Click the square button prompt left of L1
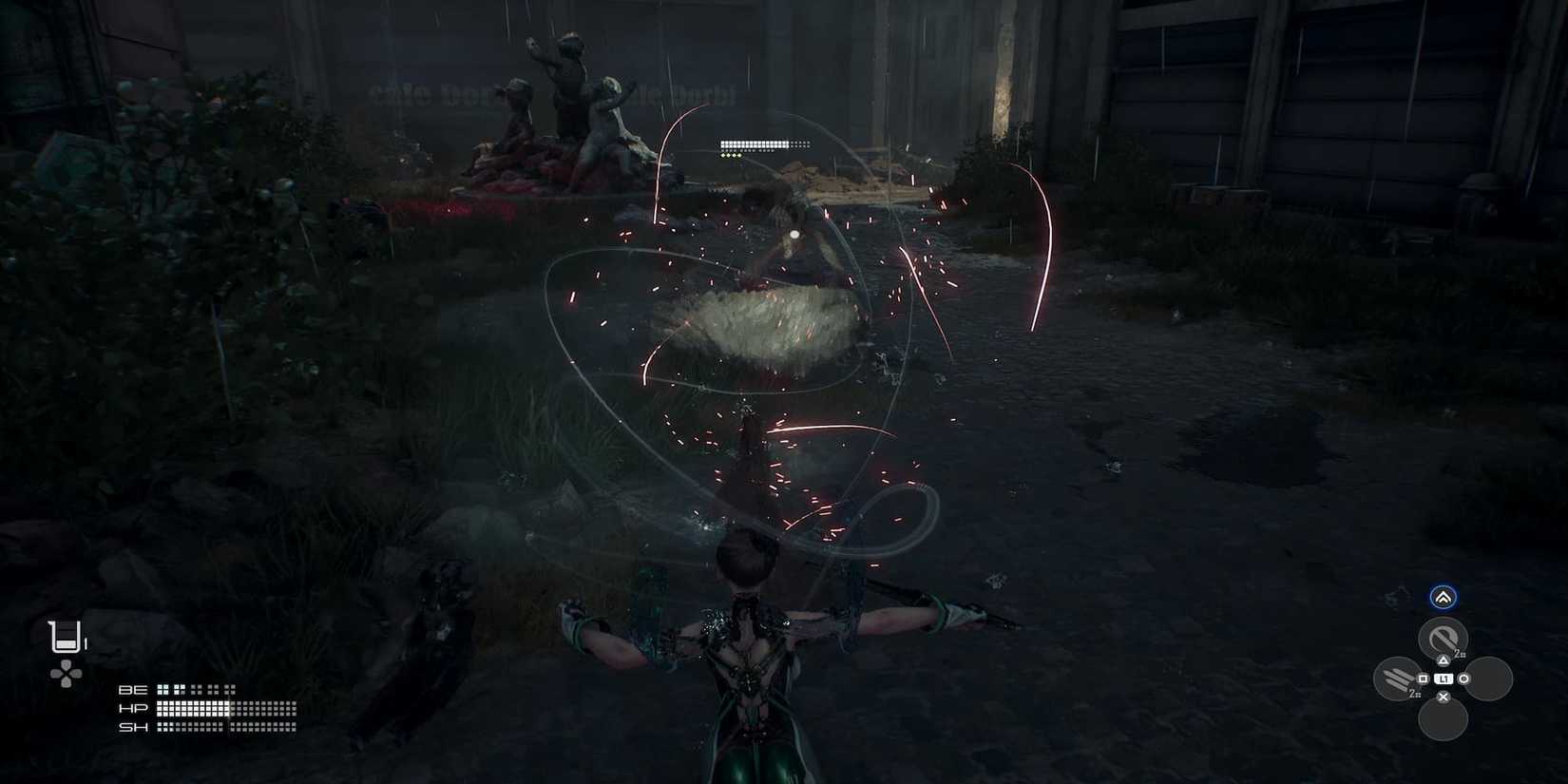The image size is (1568, 784). click(x=1423, y=679)
